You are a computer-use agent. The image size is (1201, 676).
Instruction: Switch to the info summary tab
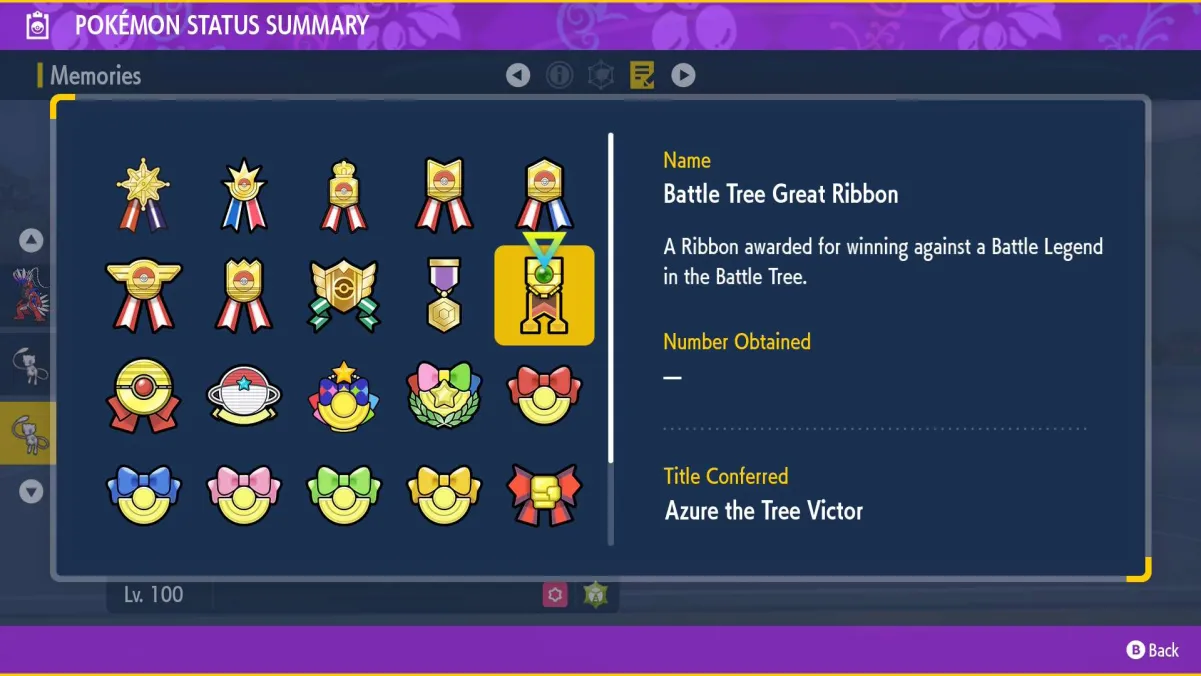pyautogui.click(x=559, y=75)
